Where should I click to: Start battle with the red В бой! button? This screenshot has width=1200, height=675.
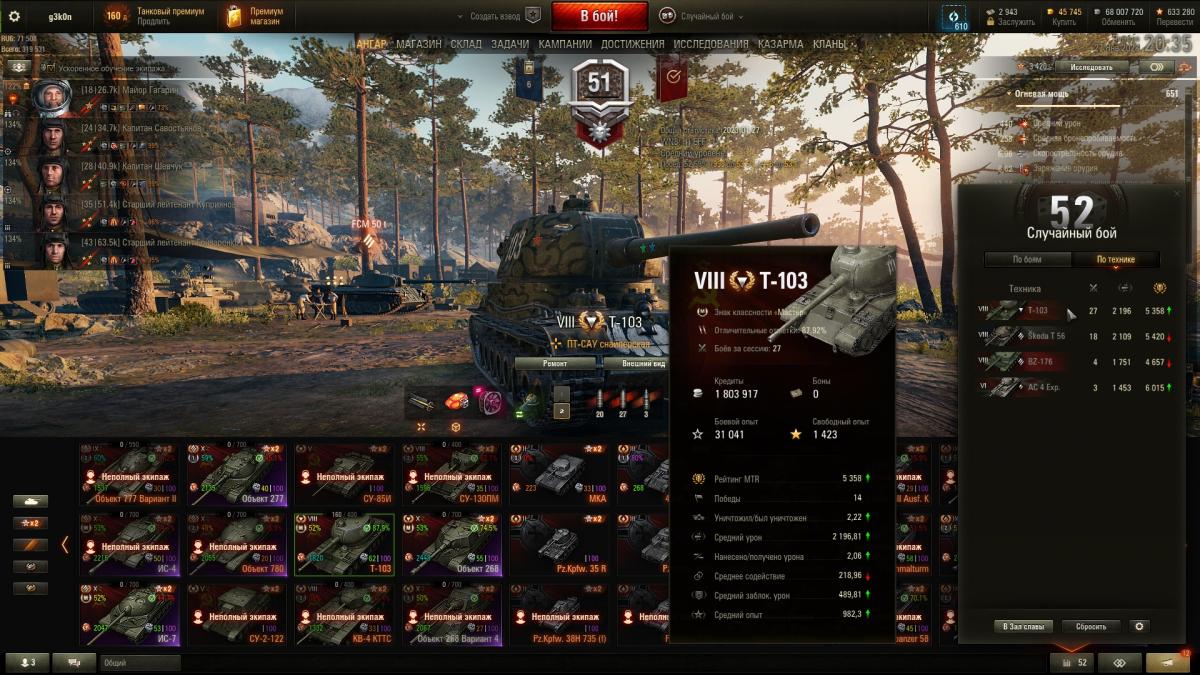600,16
